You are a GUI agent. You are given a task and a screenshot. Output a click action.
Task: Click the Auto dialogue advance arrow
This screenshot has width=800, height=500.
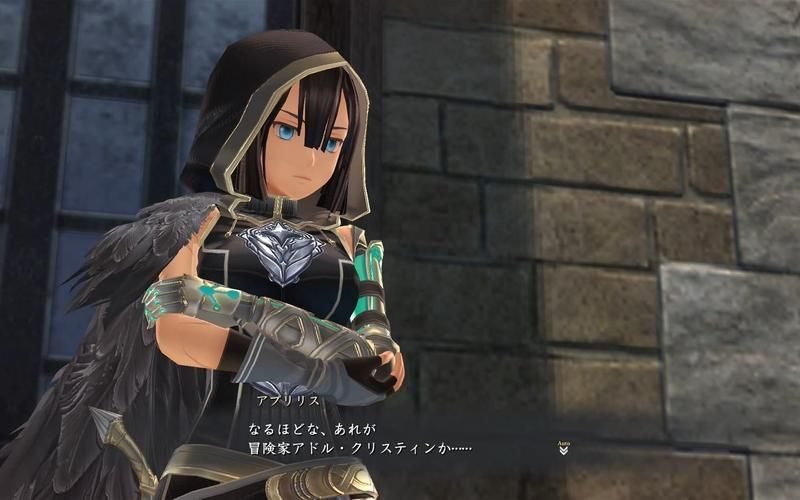click(564, 449)
